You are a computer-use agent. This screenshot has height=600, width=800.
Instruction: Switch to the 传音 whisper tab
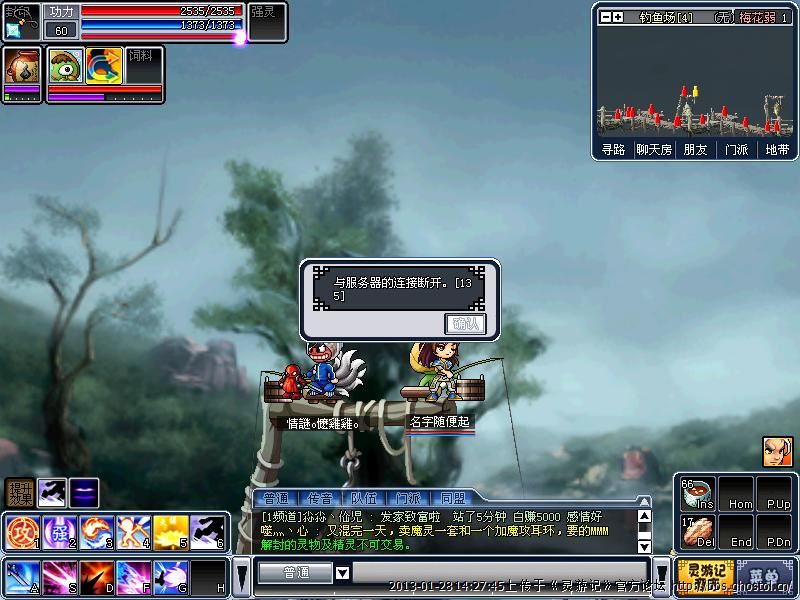[320, 497]
